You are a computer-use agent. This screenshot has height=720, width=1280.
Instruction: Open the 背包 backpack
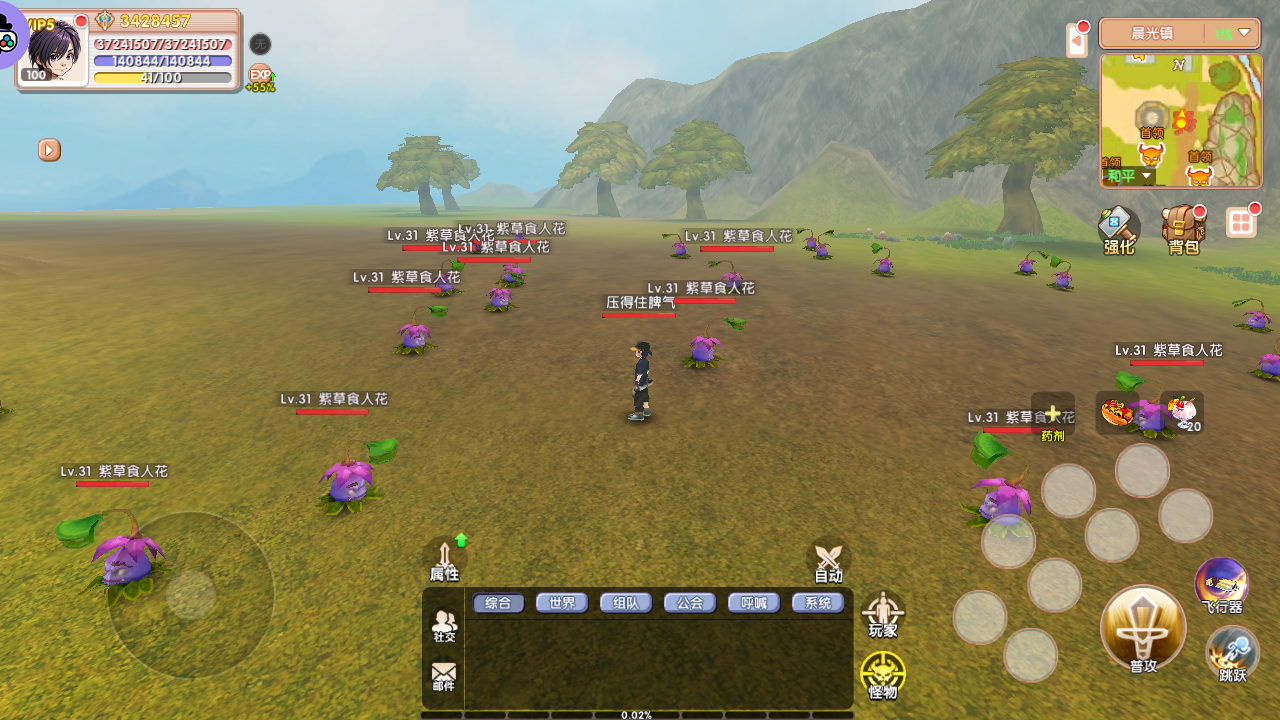tap(1183, 230)
